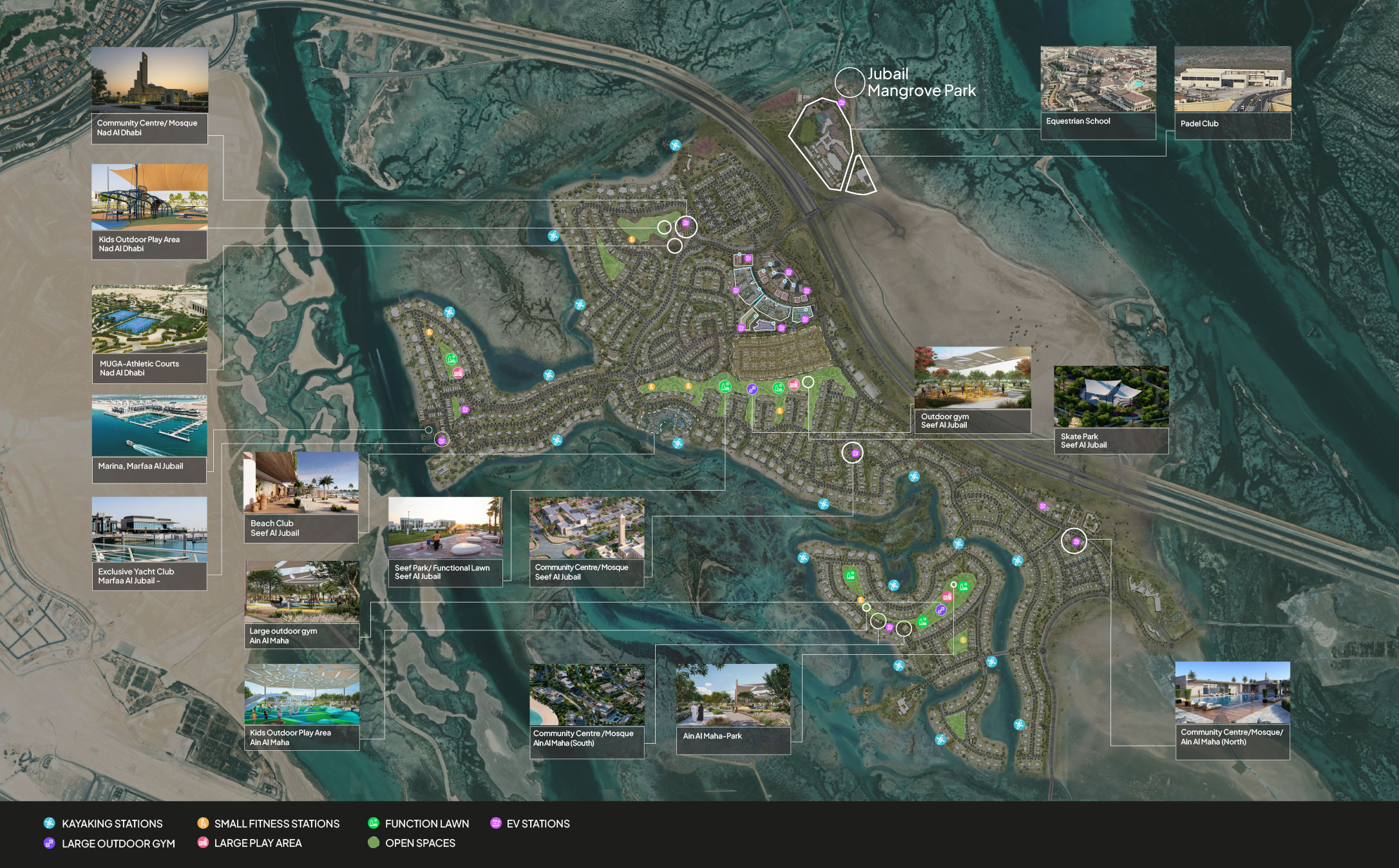The image size is (1399, 868).
Task: Open the Beach Club Seef Al Jubail thumbnail
Action: point(301,483)
